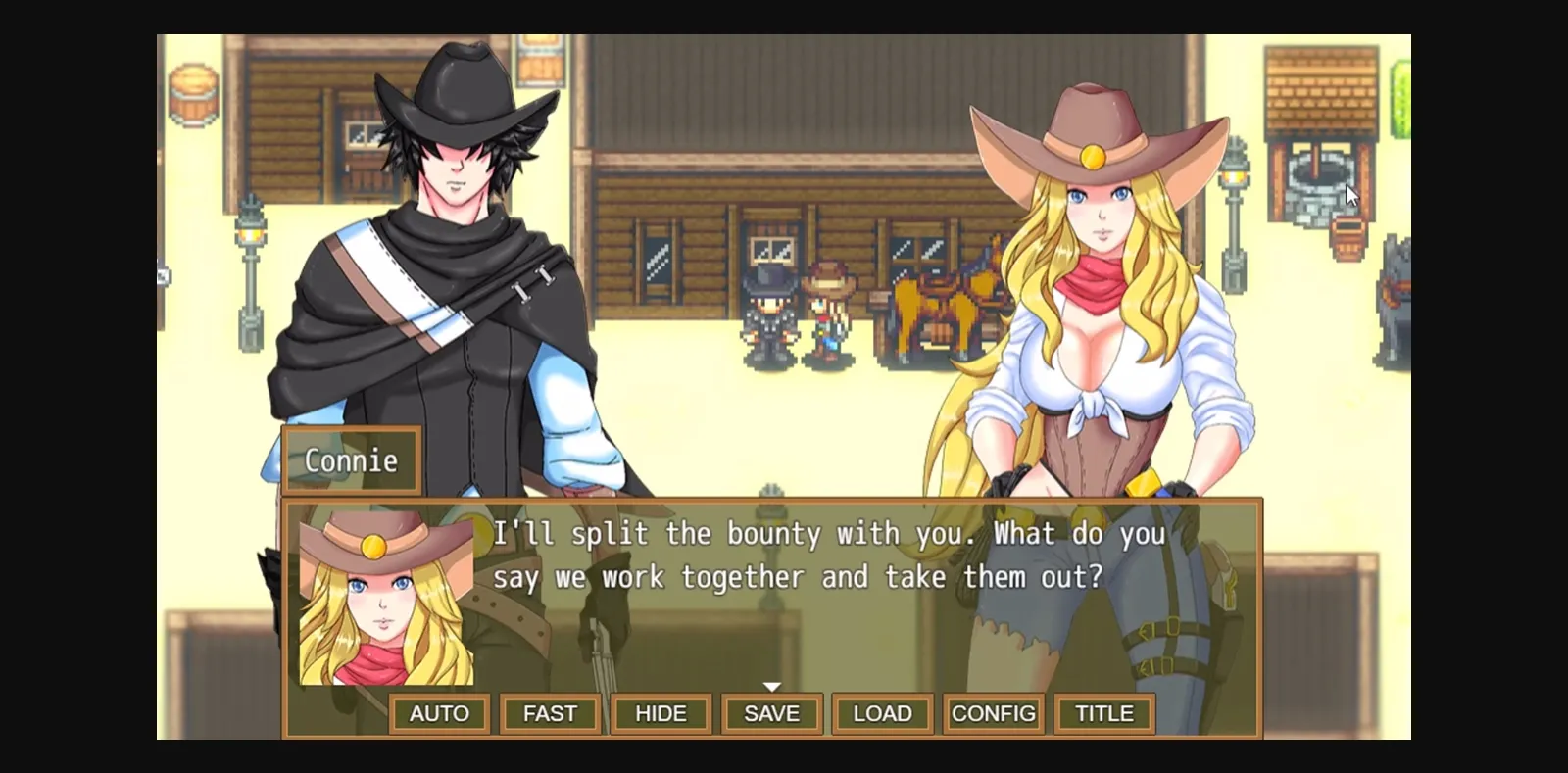Click the Connie name plate
The image size is (1568, 773).
tap(350, 460)
